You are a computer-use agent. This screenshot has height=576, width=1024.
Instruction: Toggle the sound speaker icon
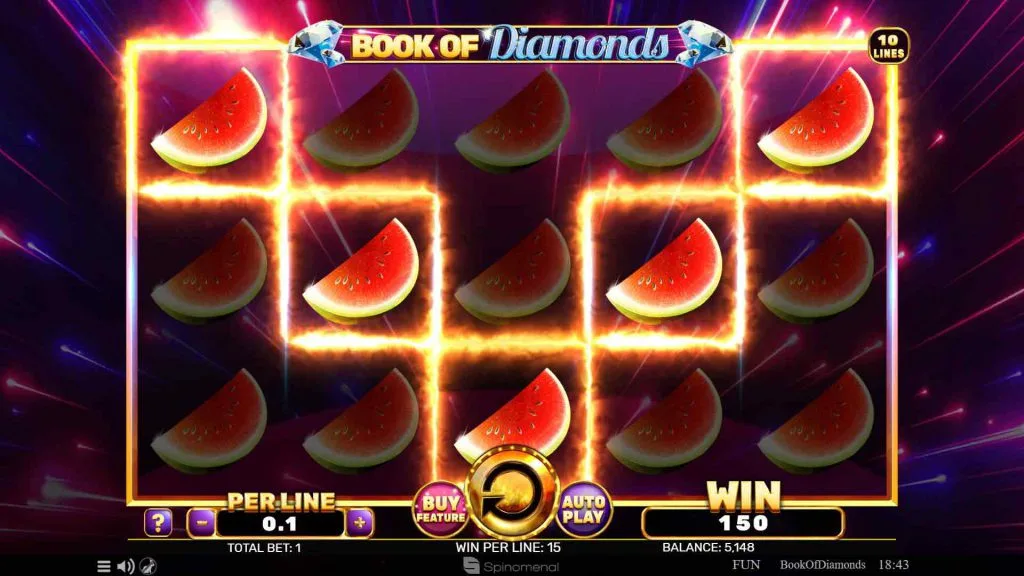(126, 566)
